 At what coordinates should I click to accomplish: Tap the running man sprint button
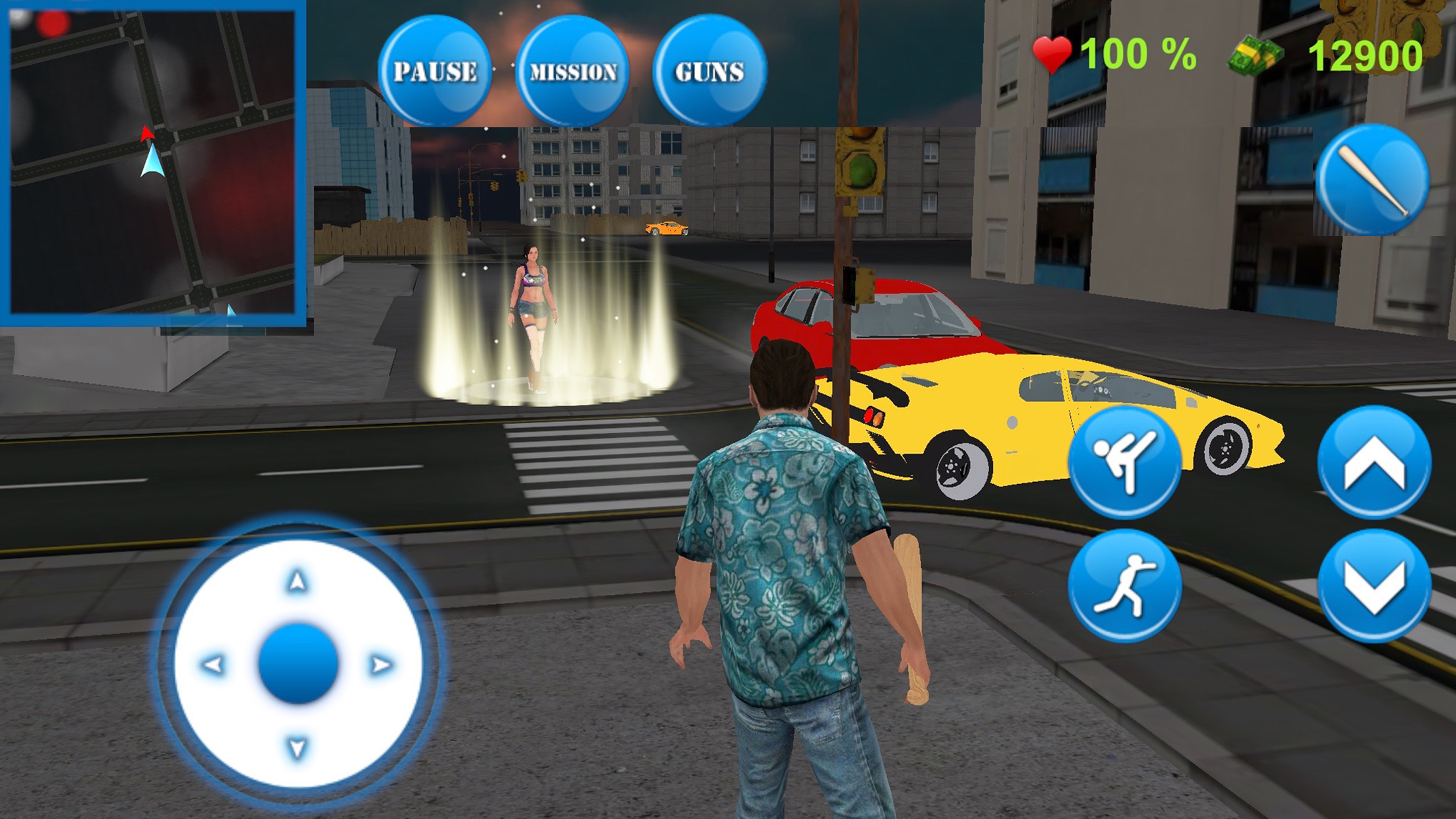click(1124, 586)
